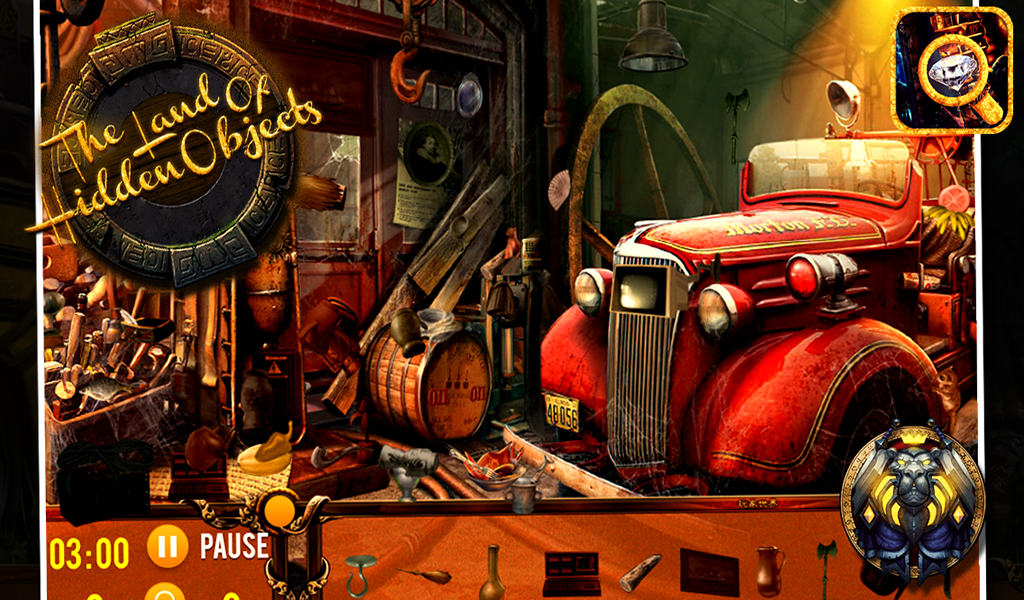Select the brass vase target item
Image resolution: width=1024 pixels, height=600 pixels.
click(491, 571)
